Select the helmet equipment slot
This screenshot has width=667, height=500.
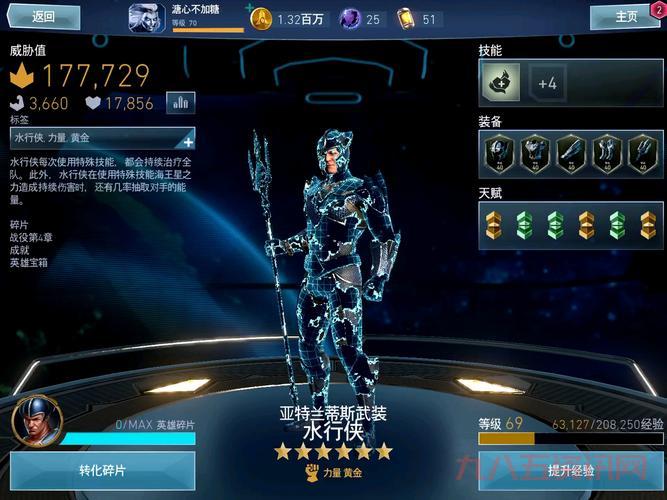(498, 152)
